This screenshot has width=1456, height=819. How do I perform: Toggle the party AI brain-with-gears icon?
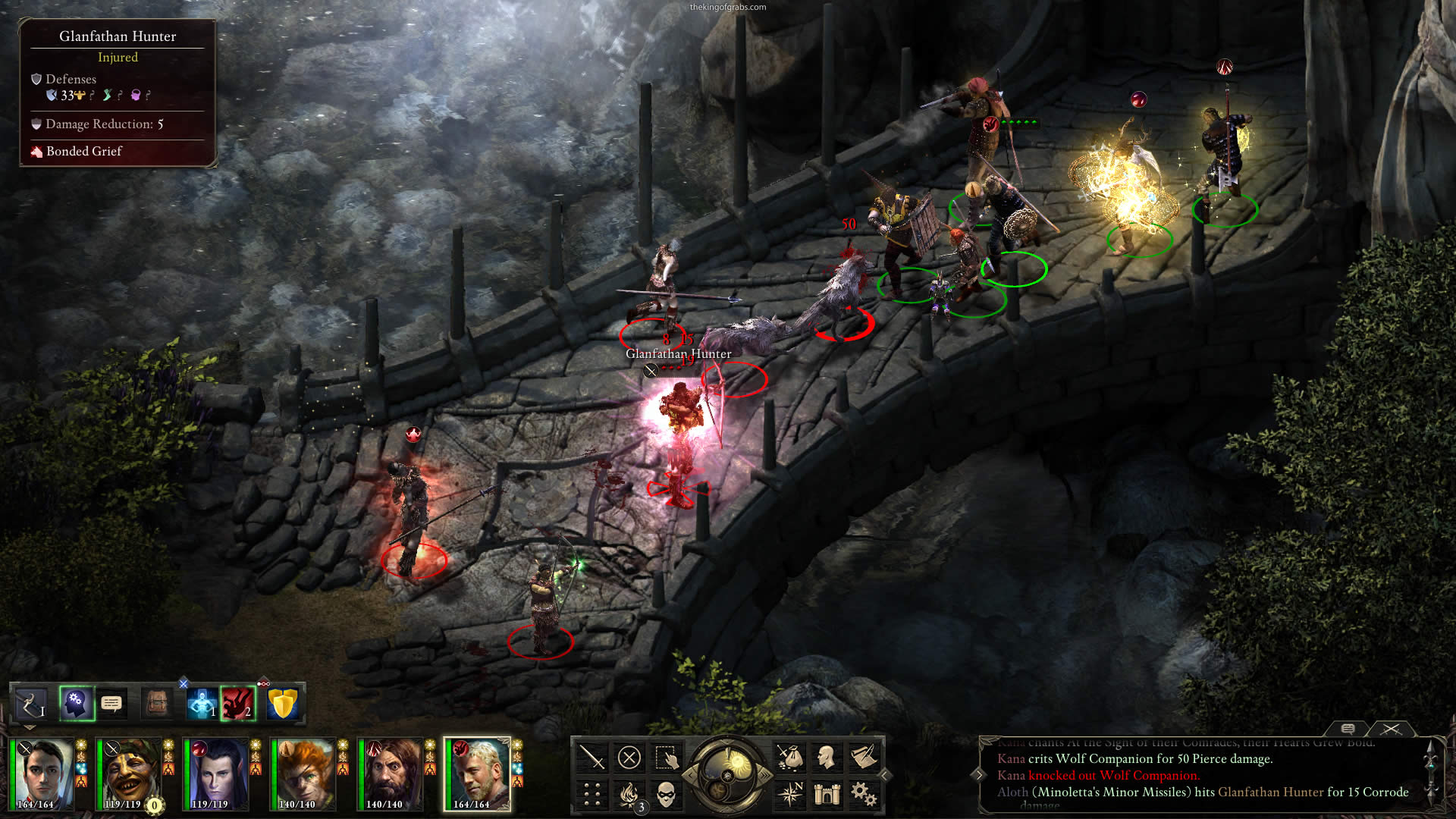coord(76,704)
